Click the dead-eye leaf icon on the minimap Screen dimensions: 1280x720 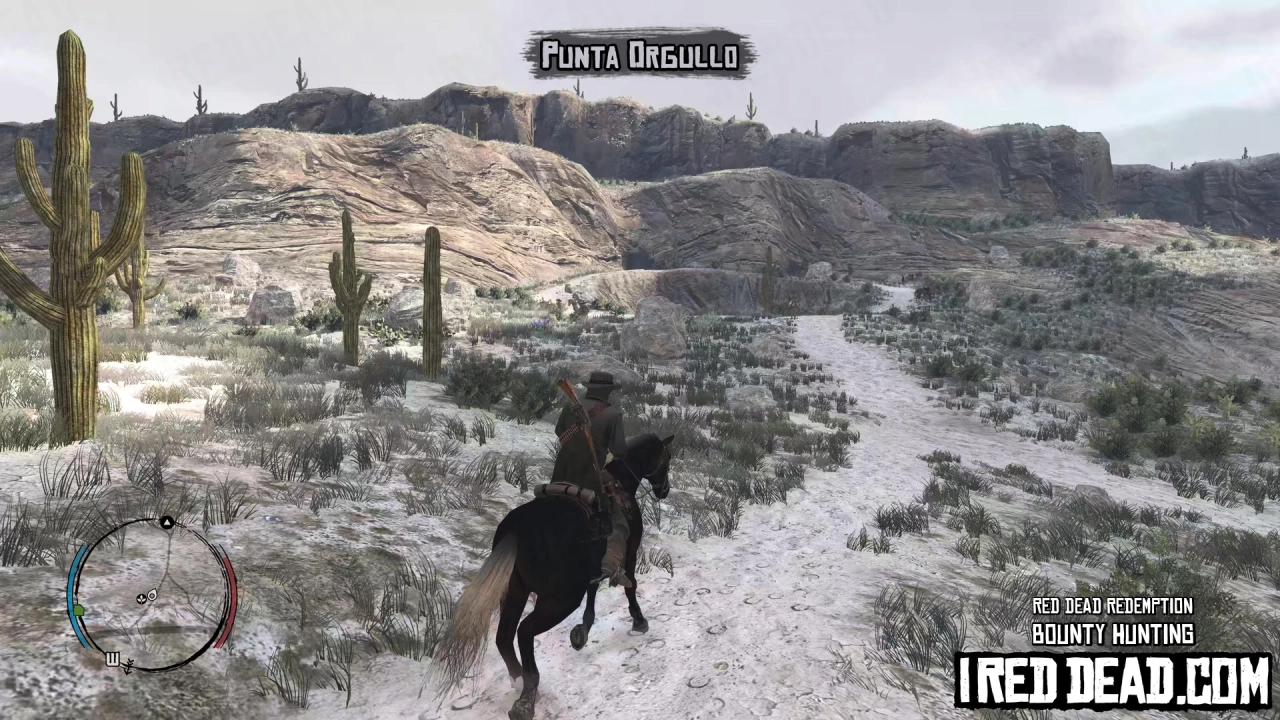point(141,599)
